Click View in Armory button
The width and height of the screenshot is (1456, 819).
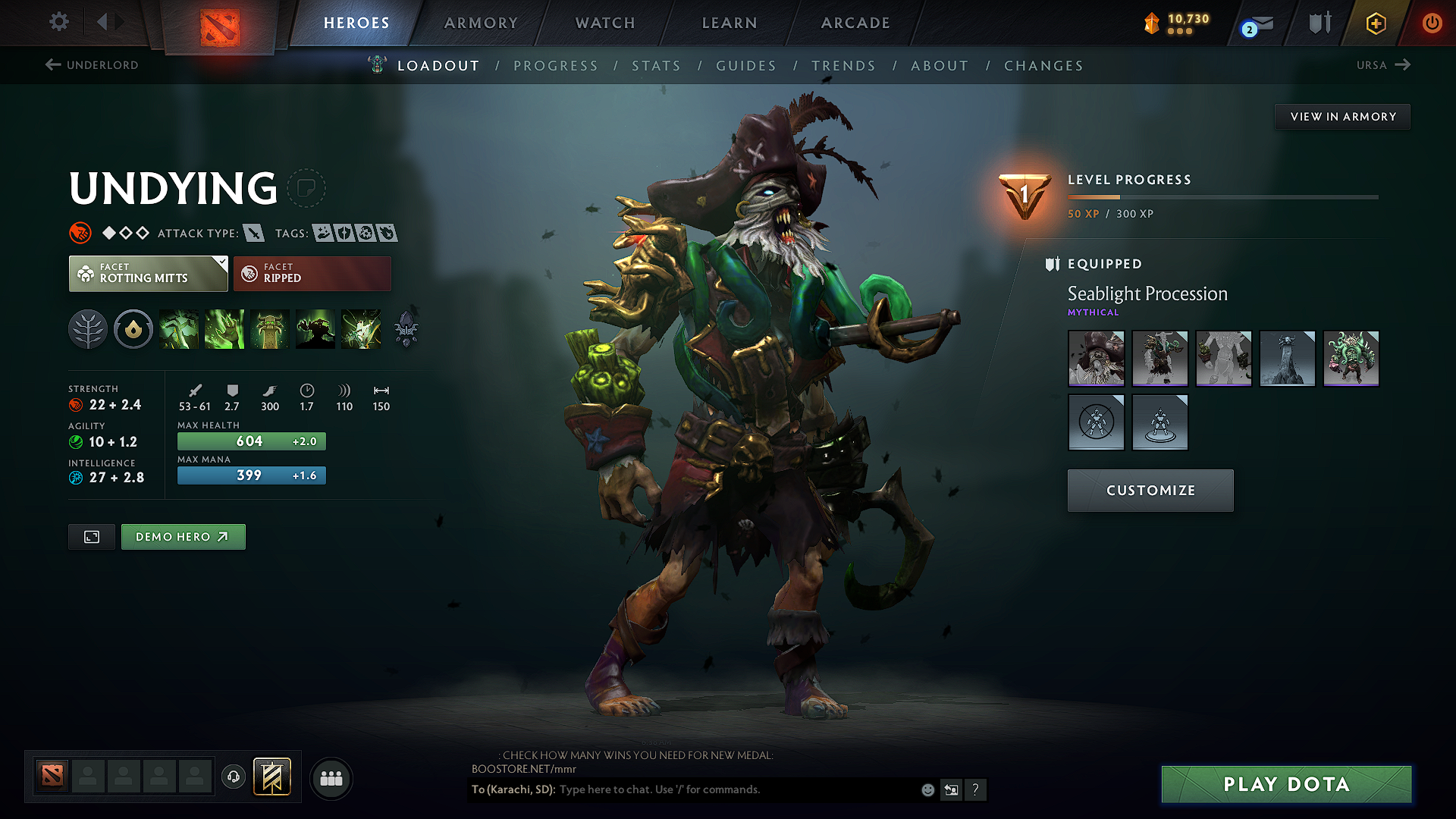point(1342,117)
